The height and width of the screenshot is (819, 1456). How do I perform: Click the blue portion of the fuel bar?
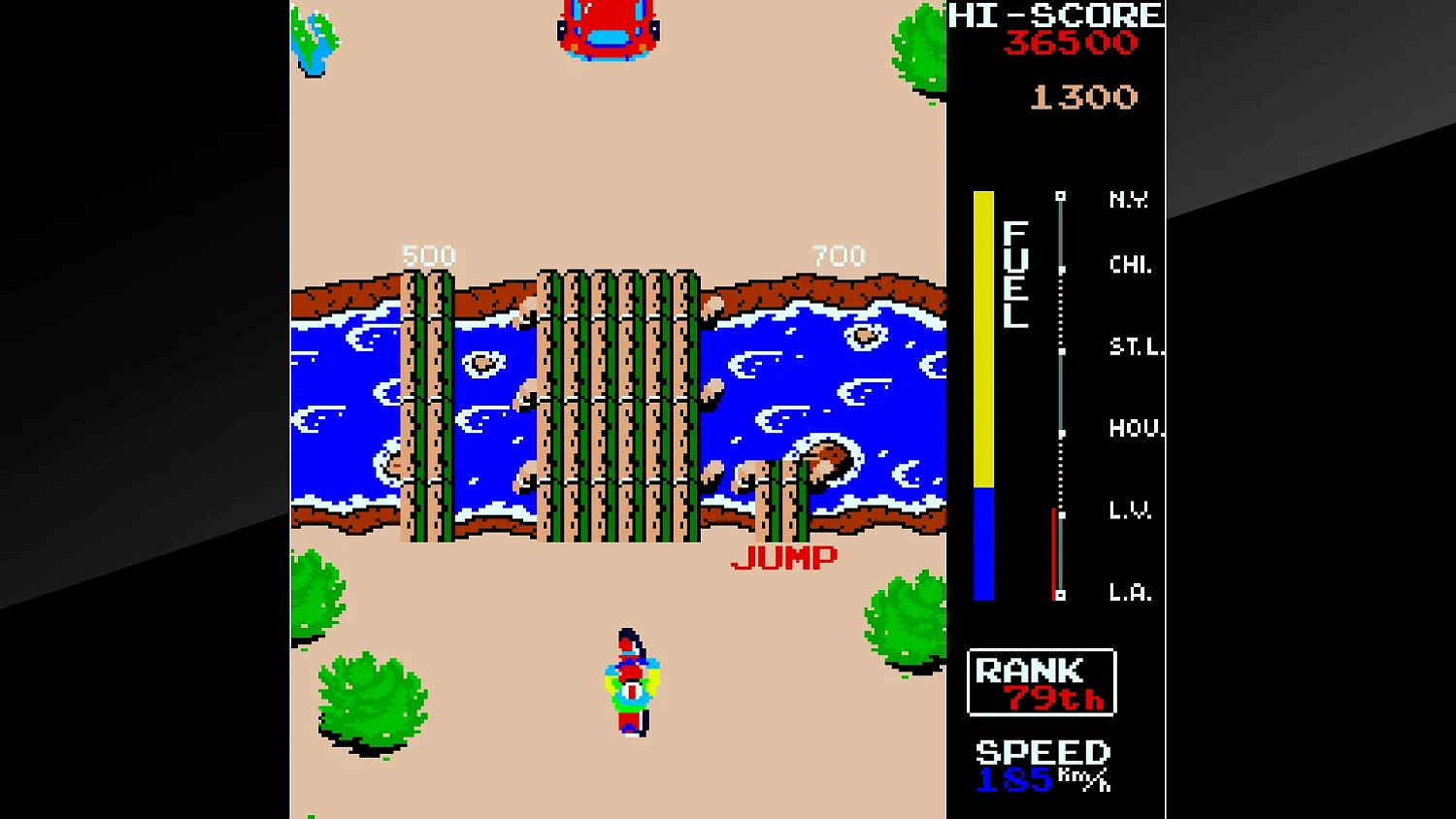(984, 543)
